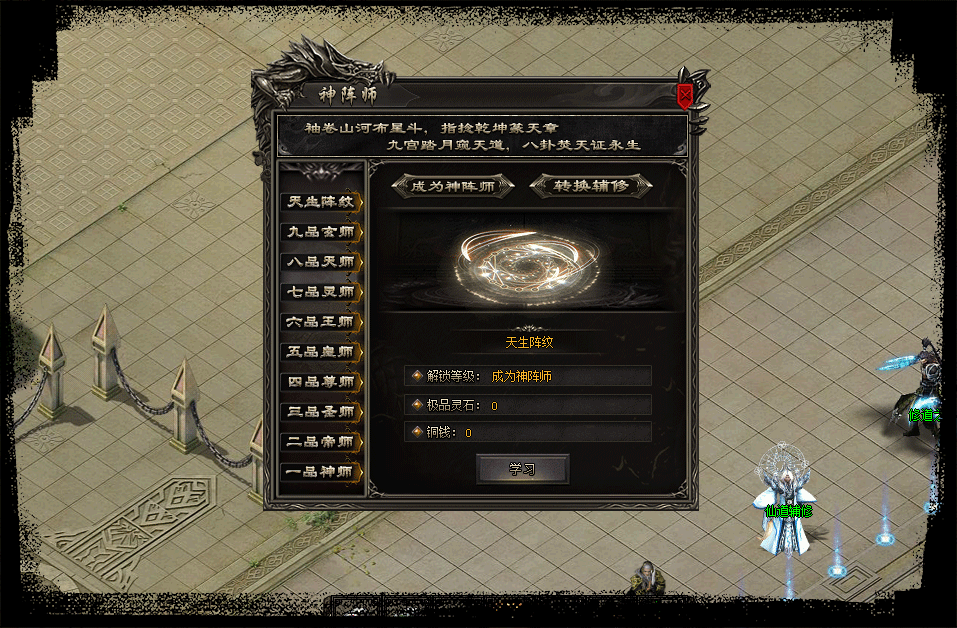This screenshot has width=957, height=628.
Task: Switch to the 九品玄师 tab
Action: pyautogui.click(x=321, y=231)
